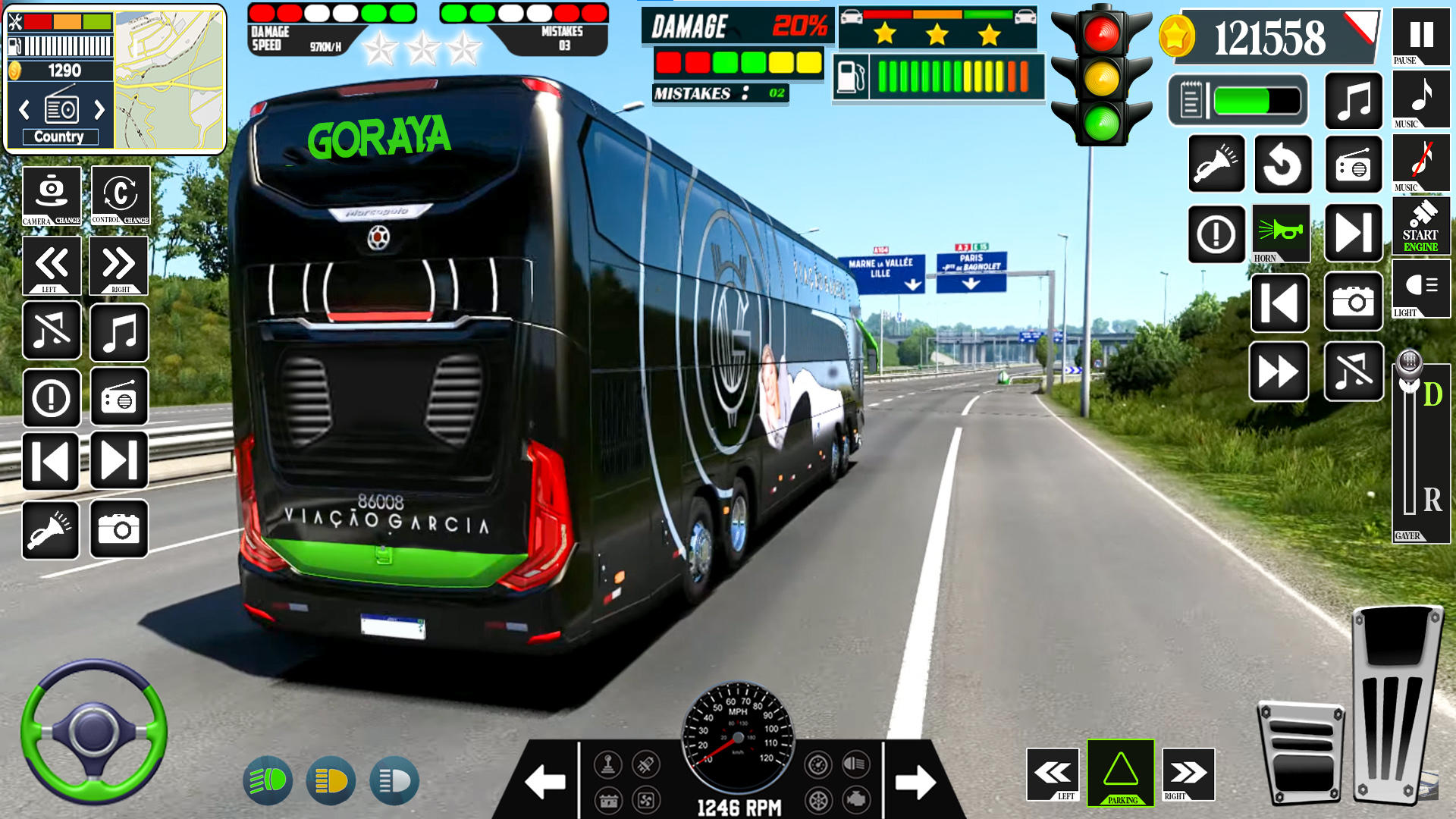The image size is (1456, 819).
Task: Shift gear lever to R
Action: (x=1432, y=500)
